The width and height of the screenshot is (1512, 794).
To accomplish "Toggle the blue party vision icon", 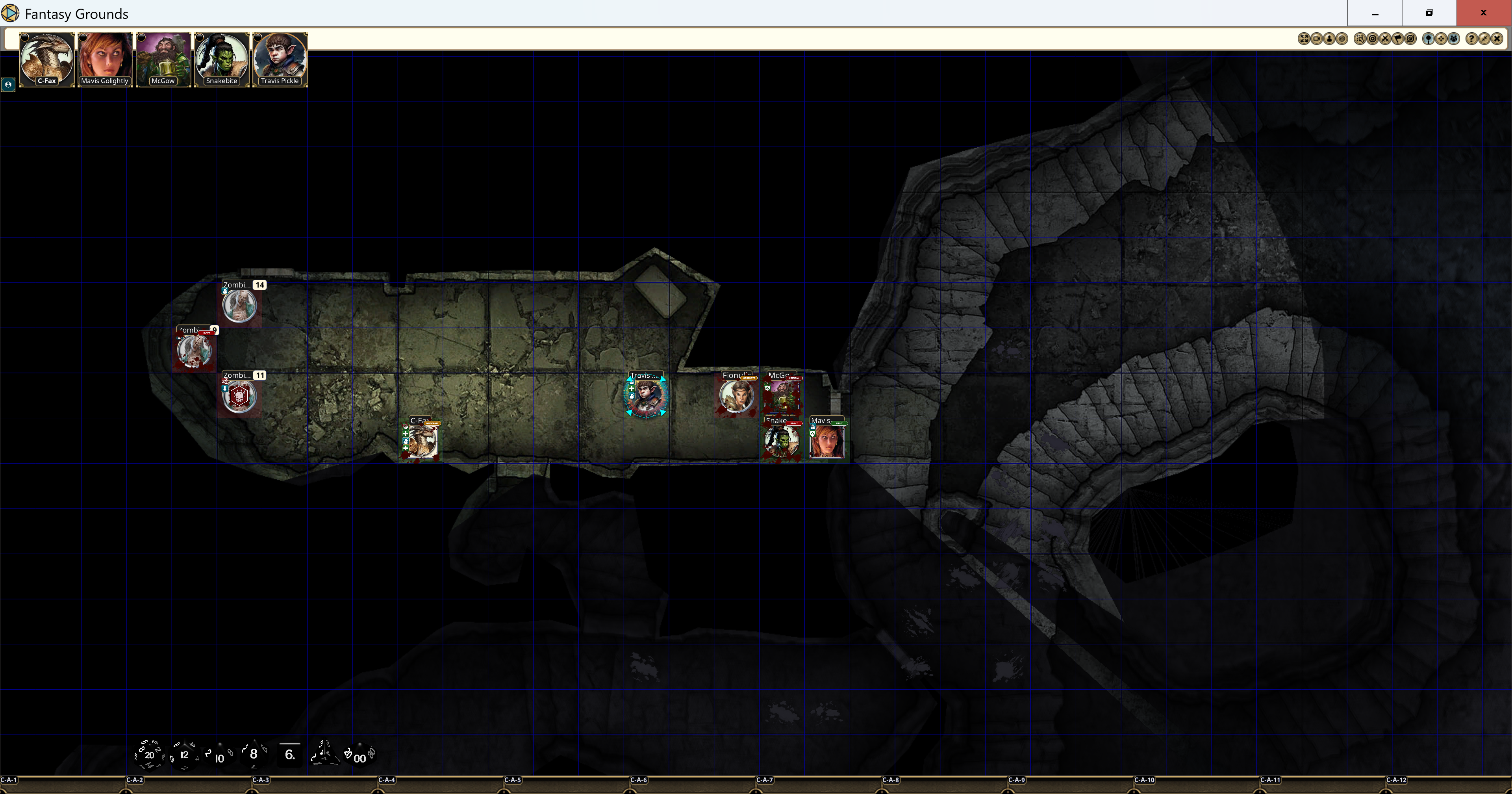I will [1454, 39].
